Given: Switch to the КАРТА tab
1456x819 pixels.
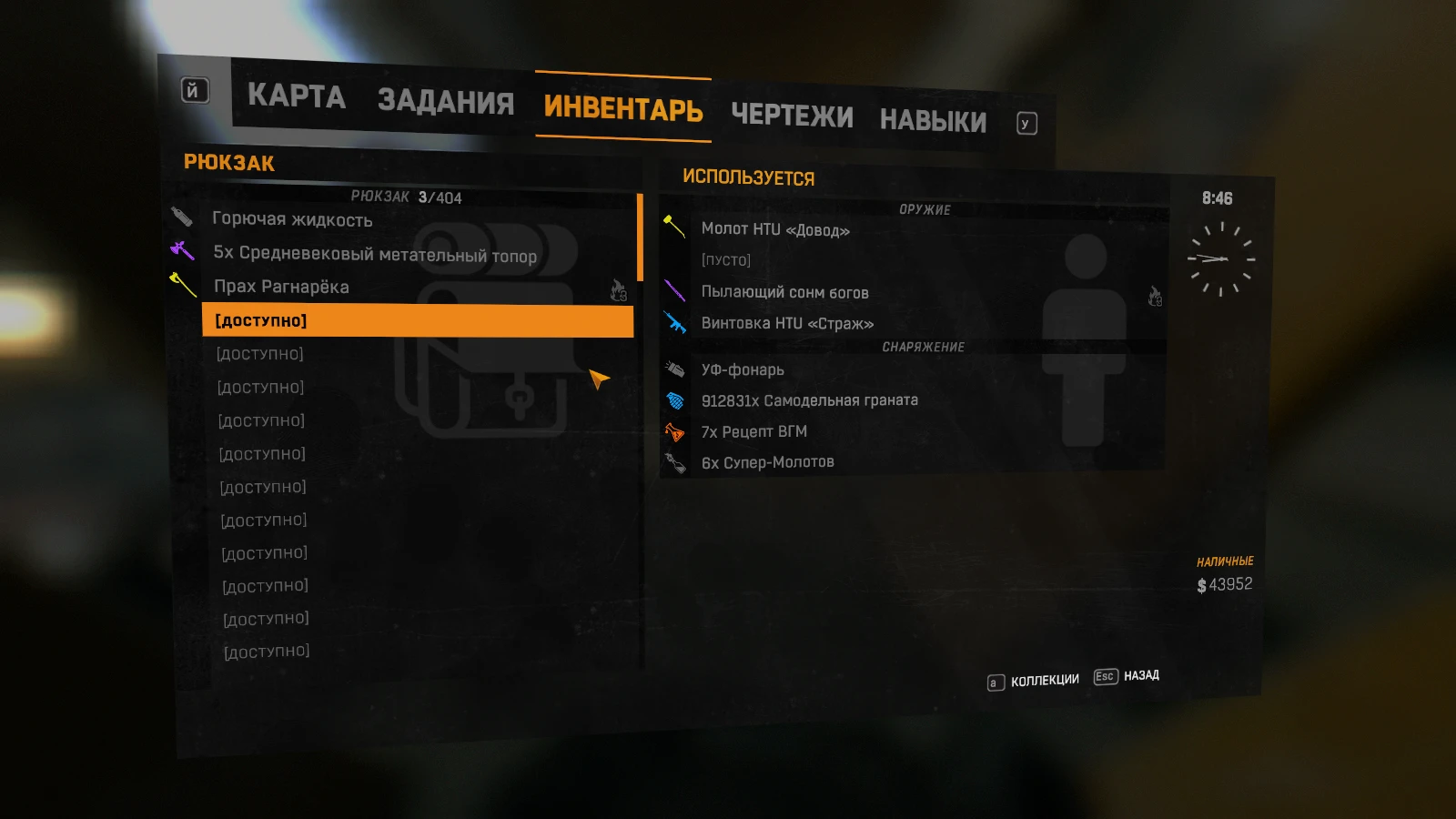Looking at the screenshot, I should [x=298, y=98].
